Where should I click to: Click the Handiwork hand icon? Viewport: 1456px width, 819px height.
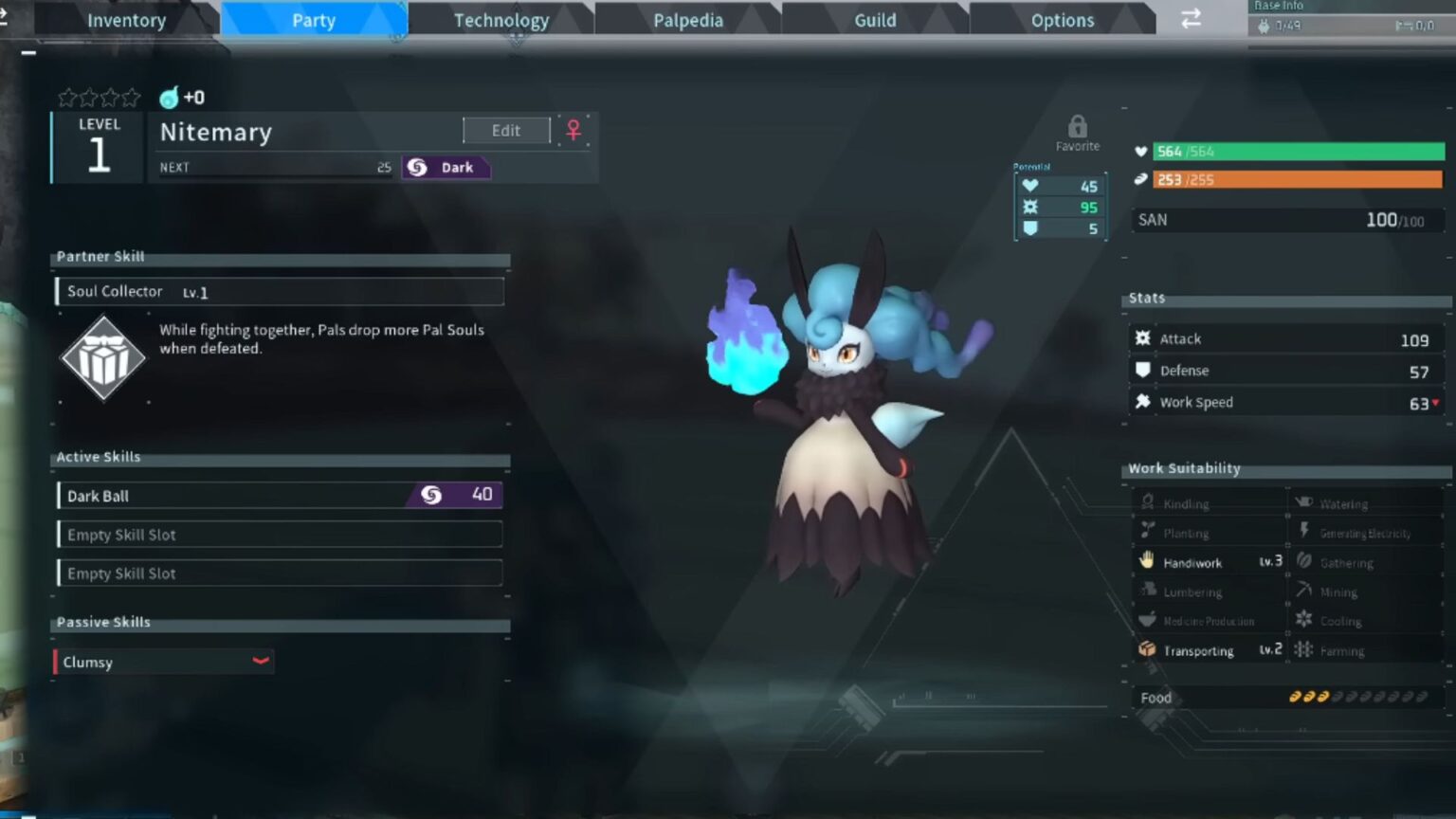1147,561
